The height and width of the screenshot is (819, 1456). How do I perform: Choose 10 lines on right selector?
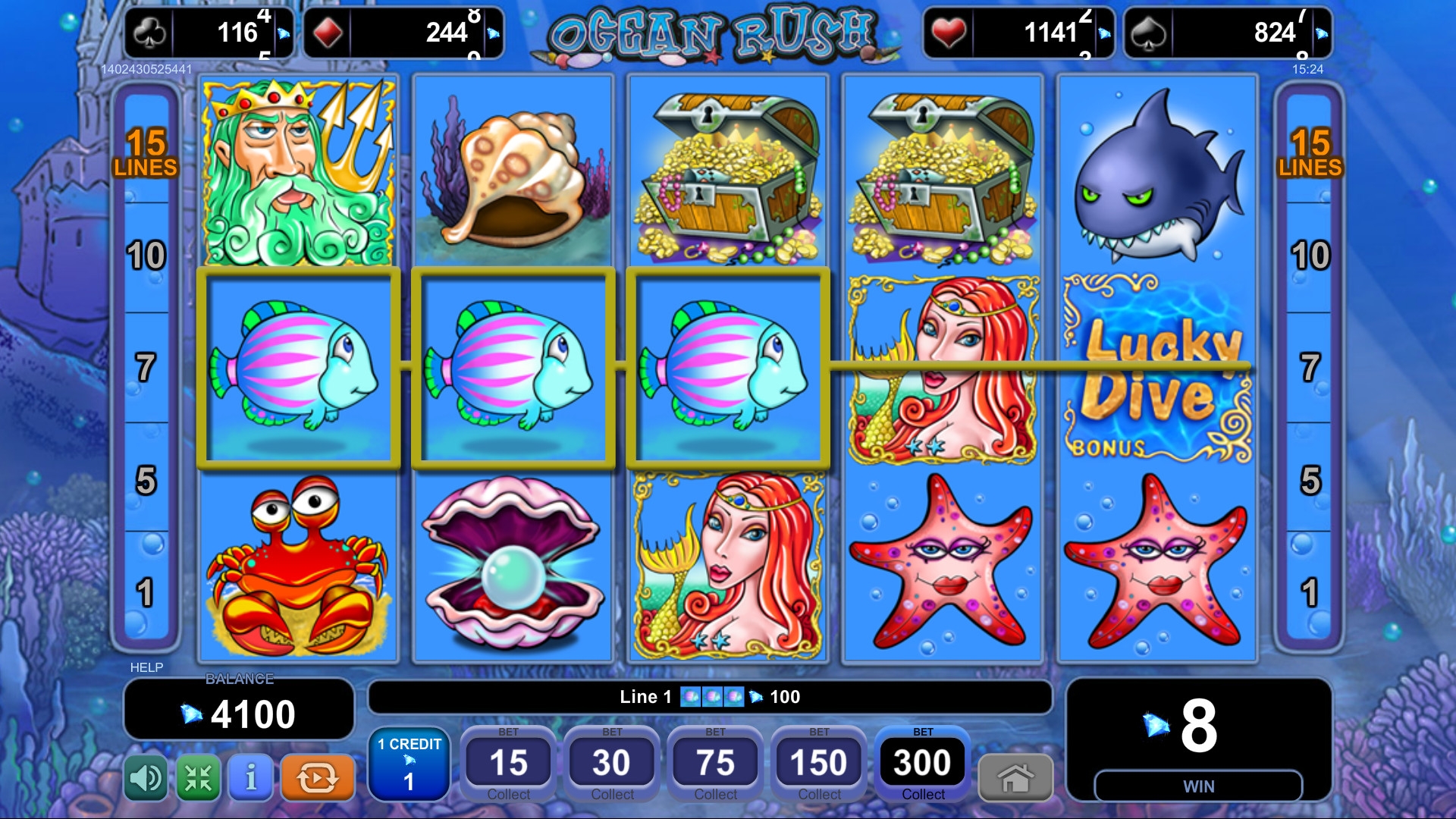(x=1310, y=256)
